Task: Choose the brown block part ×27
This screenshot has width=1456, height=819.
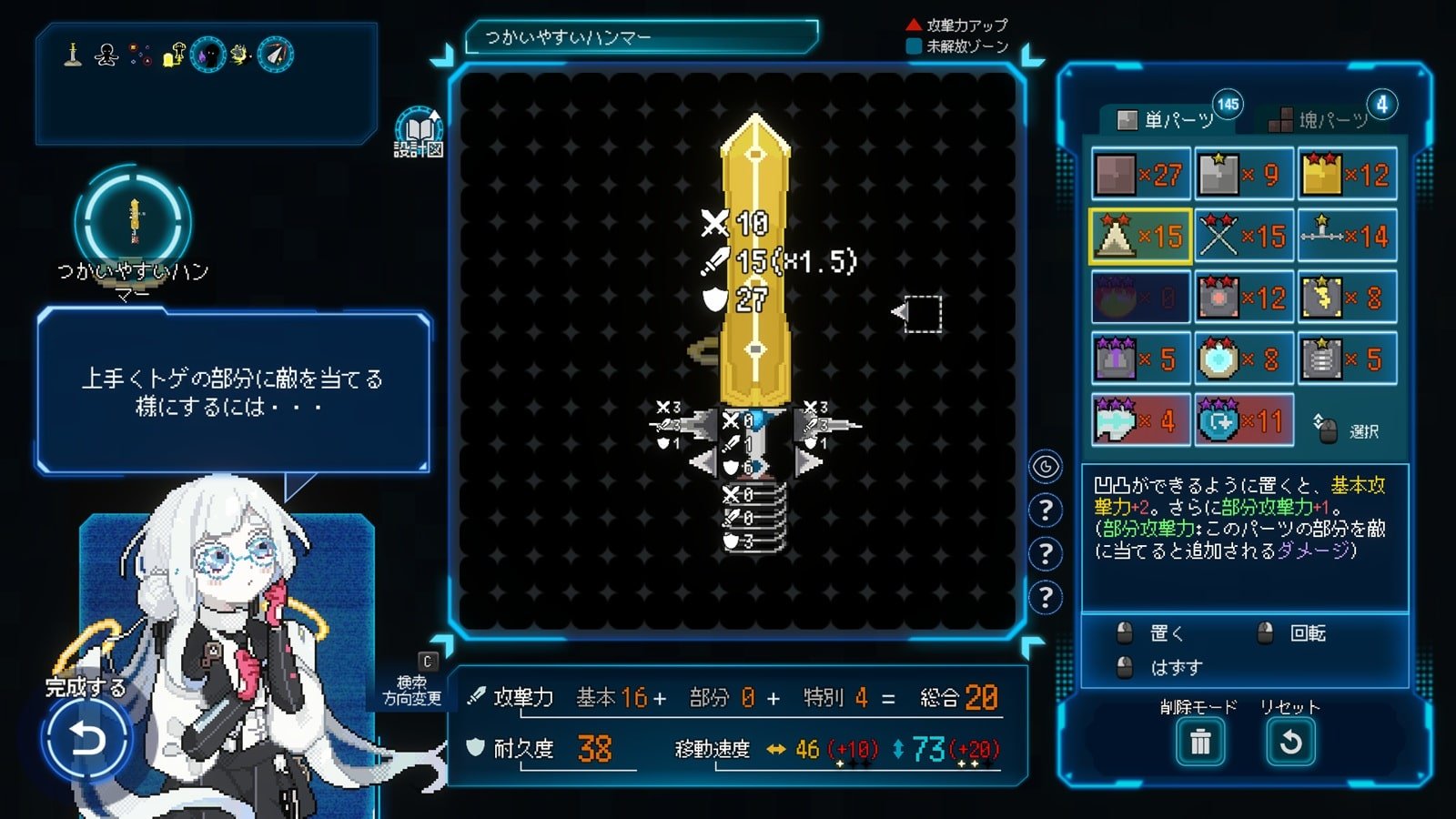Action: click(x=1140, y=175)
